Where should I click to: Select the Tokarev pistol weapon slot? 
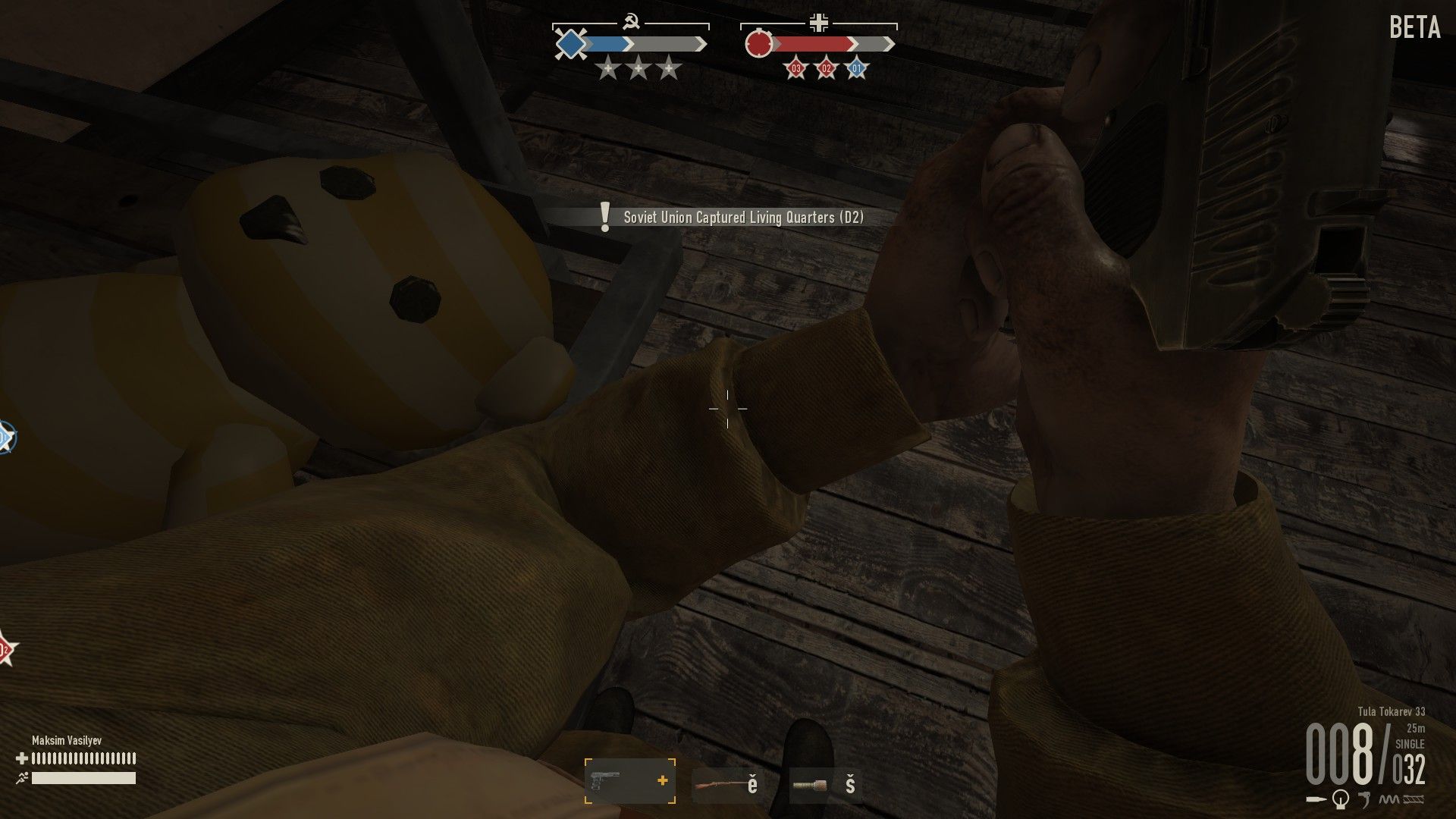[629, 781]
